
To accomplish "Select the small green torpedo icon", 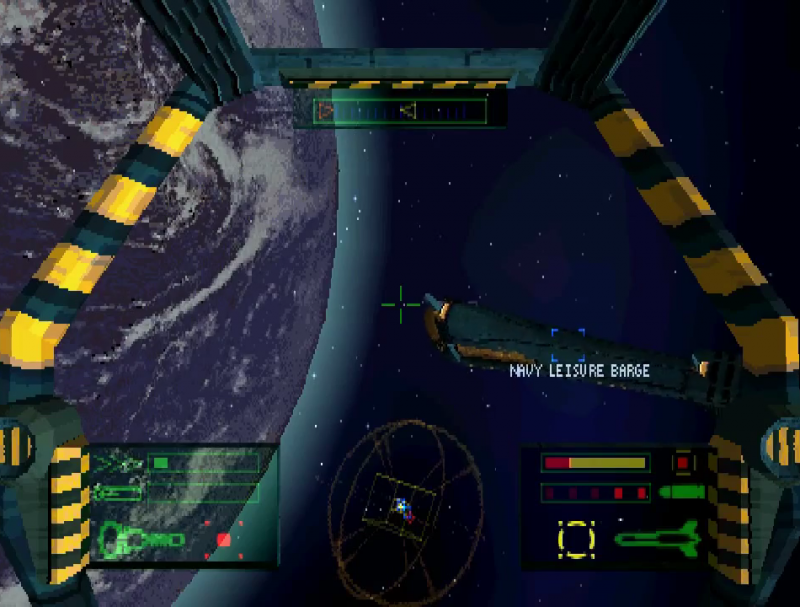I will pyautogui.click(x=681, y=492).
